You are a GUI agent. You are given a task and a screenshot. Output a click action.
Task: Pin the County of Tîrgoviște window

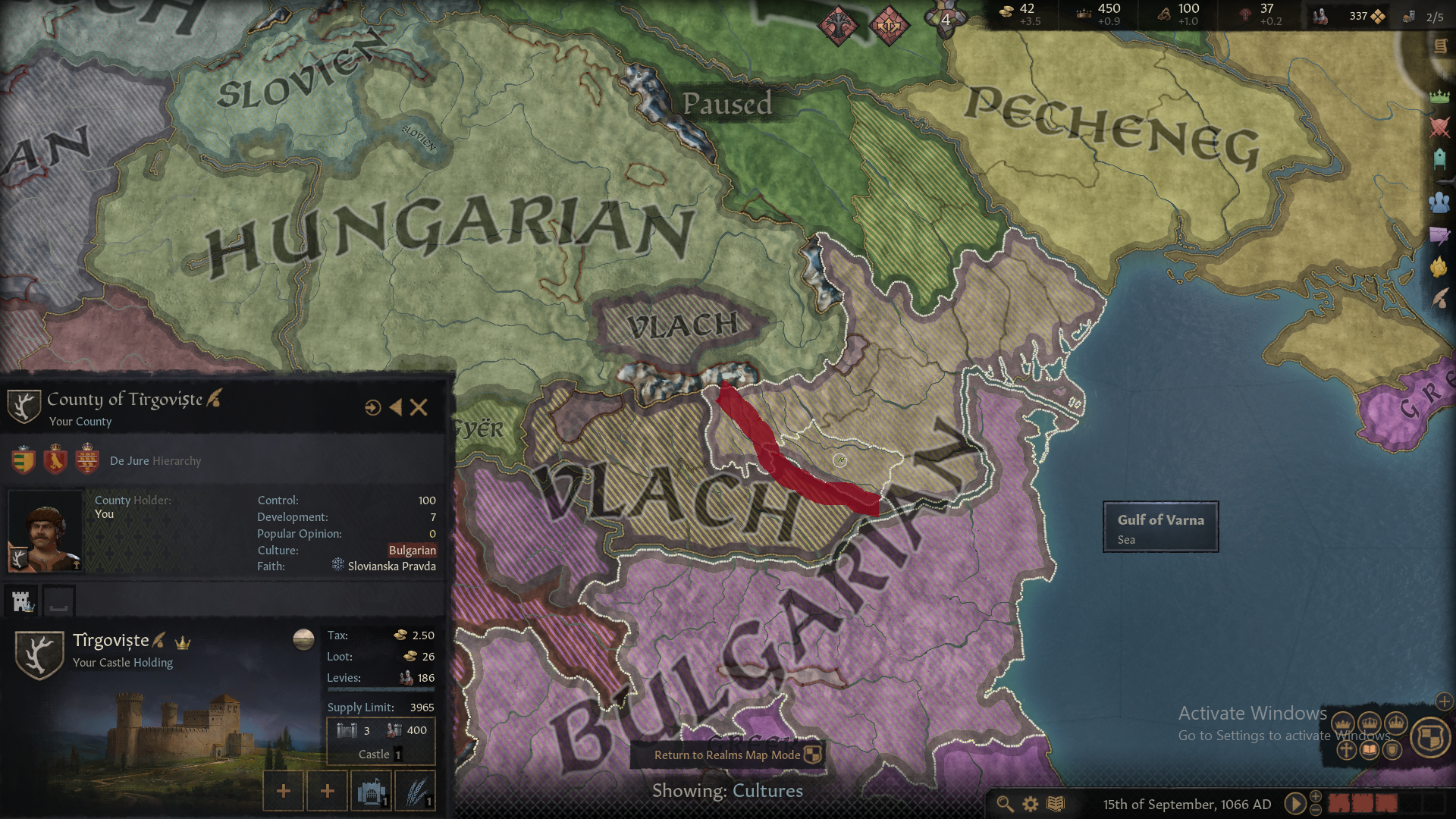pyautogui.click(x=372, y=407)
